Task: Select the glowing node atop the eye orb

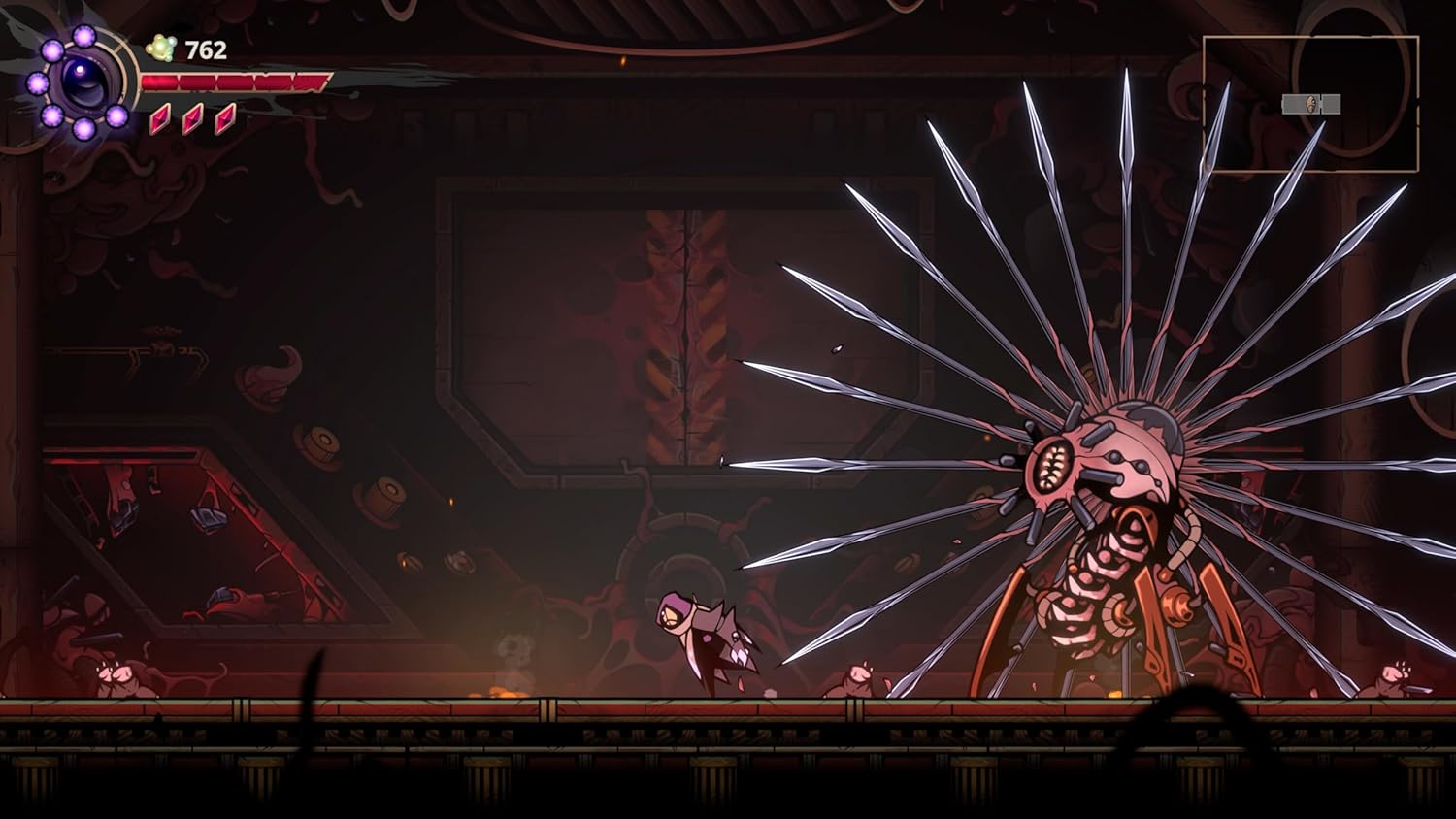Action: [83, 35]
